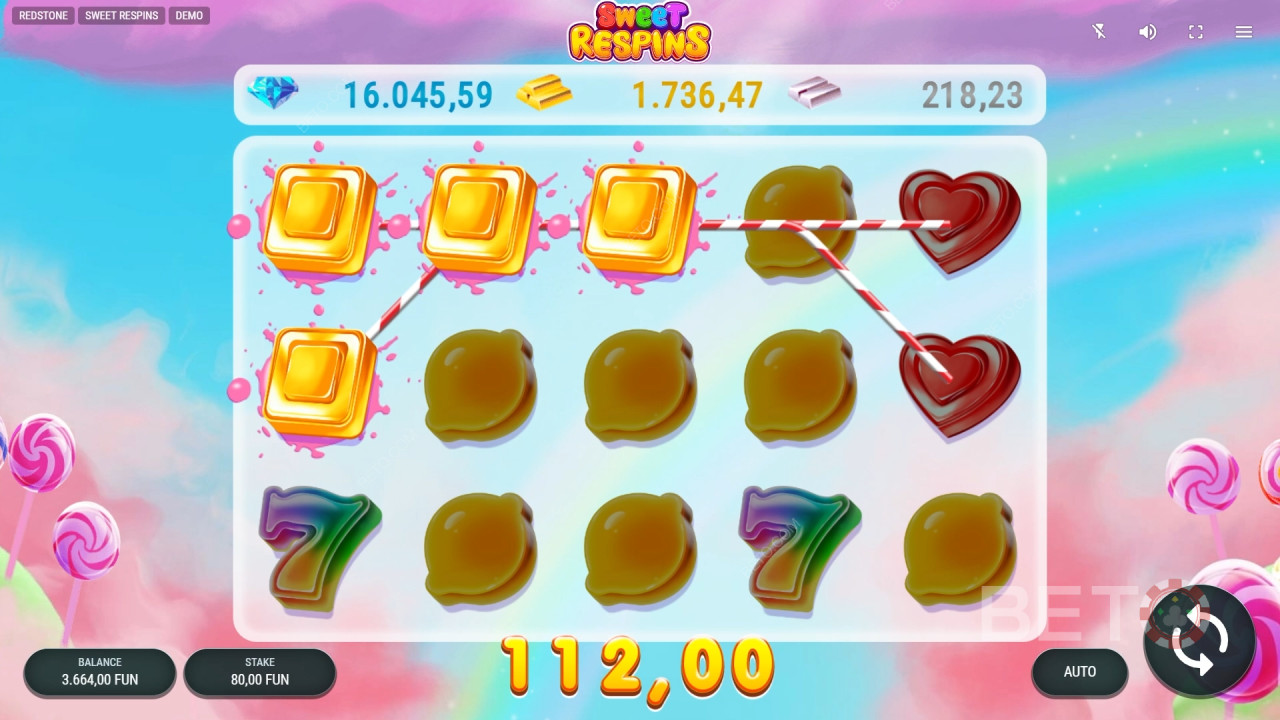Mute the game sound
The height and width of the screenshot is (720, 1280).
click(1147, 31)
